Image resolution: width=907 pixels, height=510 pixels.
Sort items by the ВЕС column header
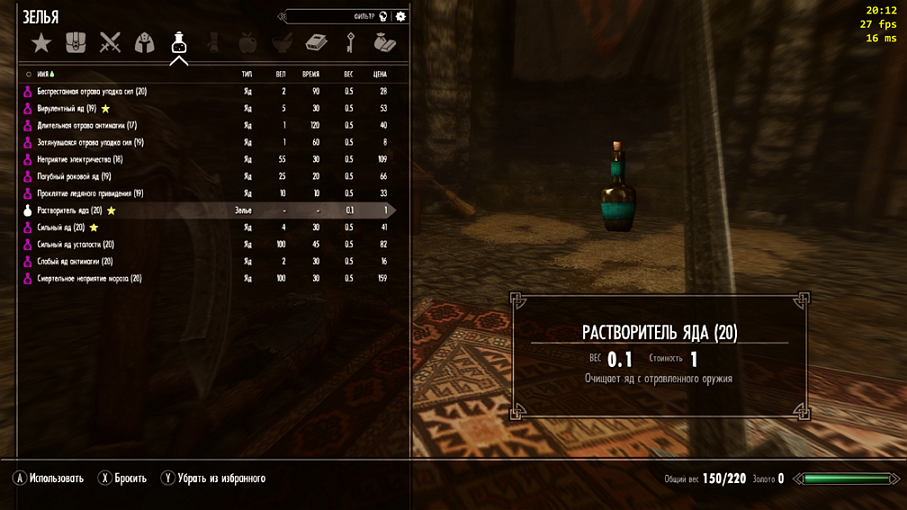coord(349,74)
